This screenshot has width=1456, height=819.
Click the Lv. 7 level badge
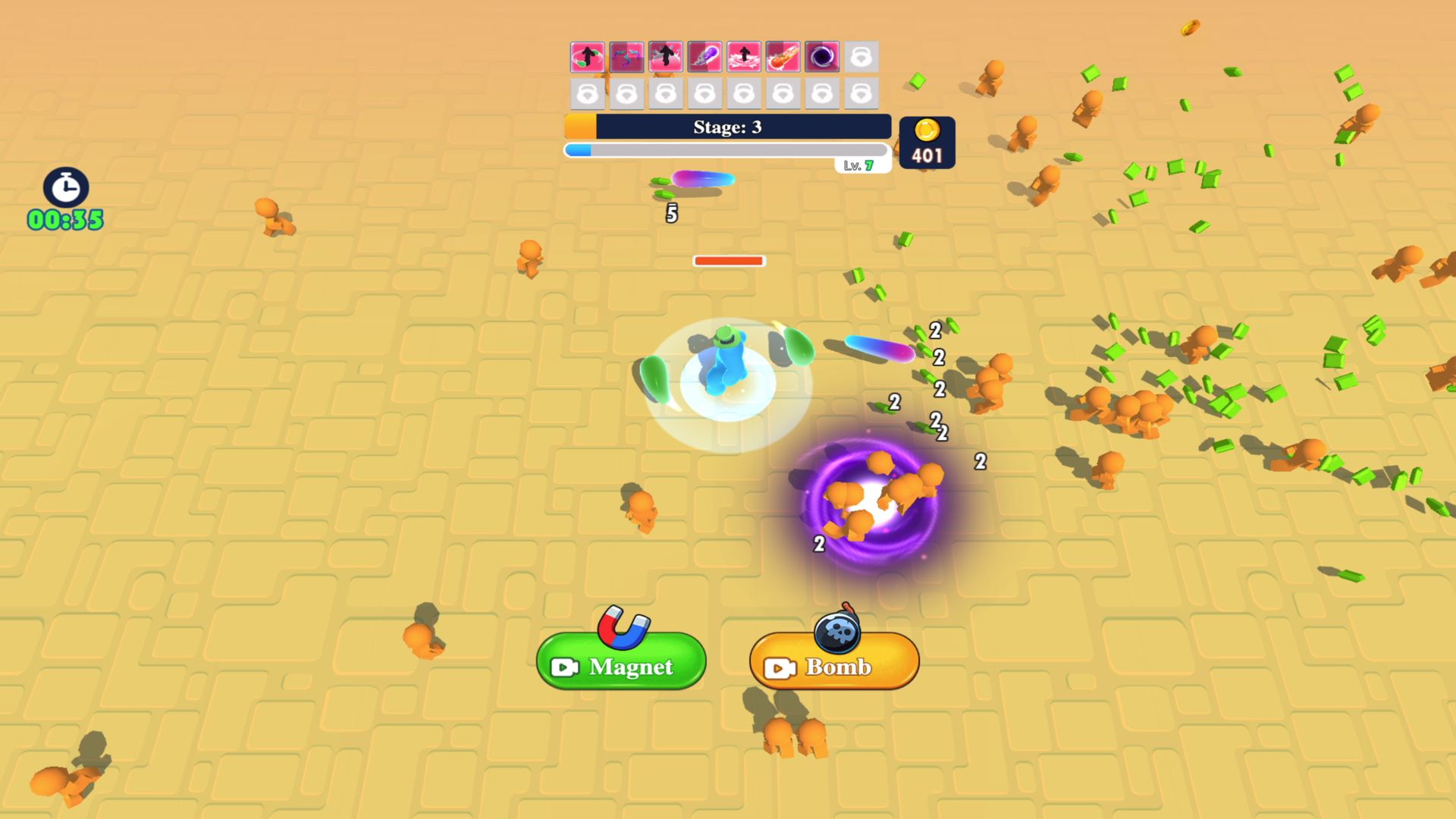tap(863, 165)
